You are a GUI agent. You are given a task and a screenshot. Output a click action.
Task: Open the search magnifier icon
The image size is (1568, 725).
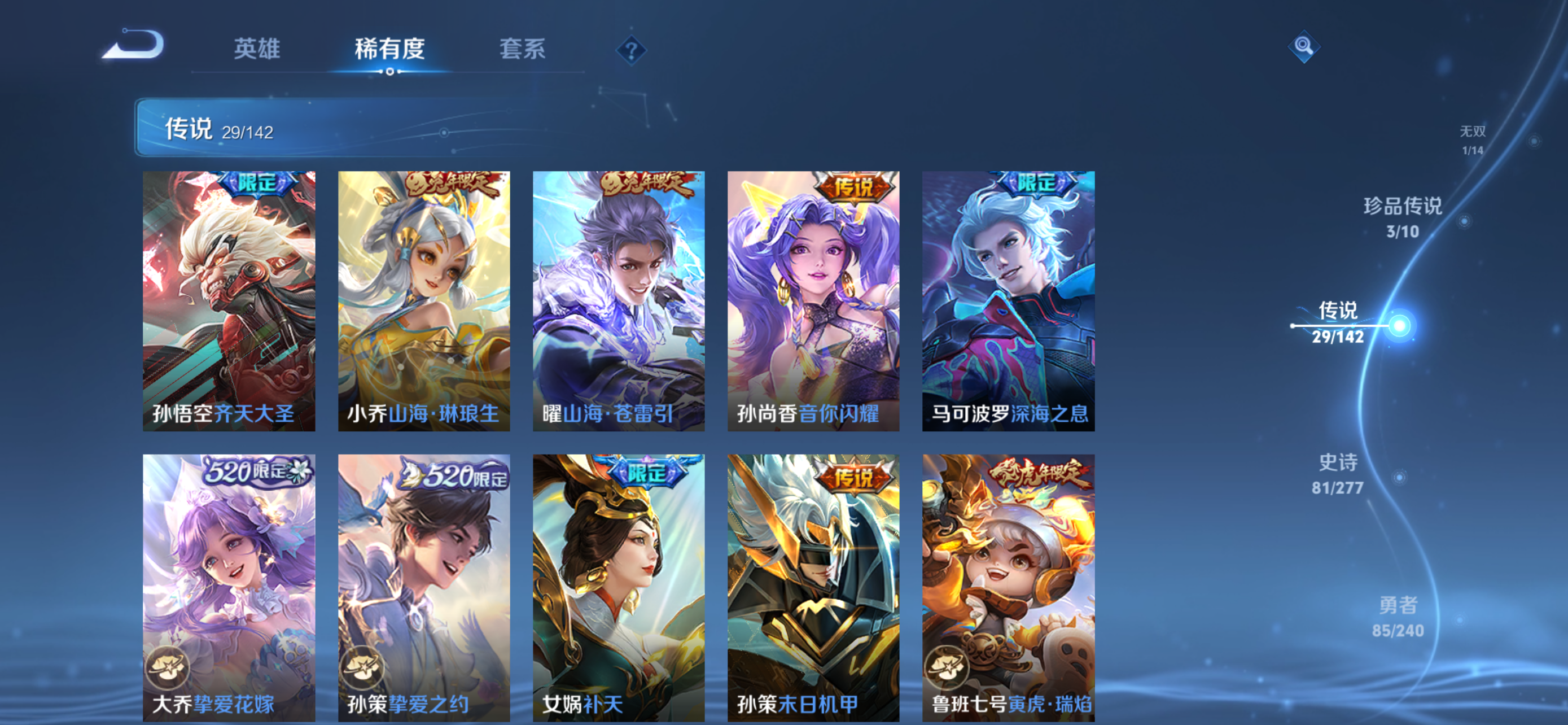pyautogui.click(x=1304, y=47)
